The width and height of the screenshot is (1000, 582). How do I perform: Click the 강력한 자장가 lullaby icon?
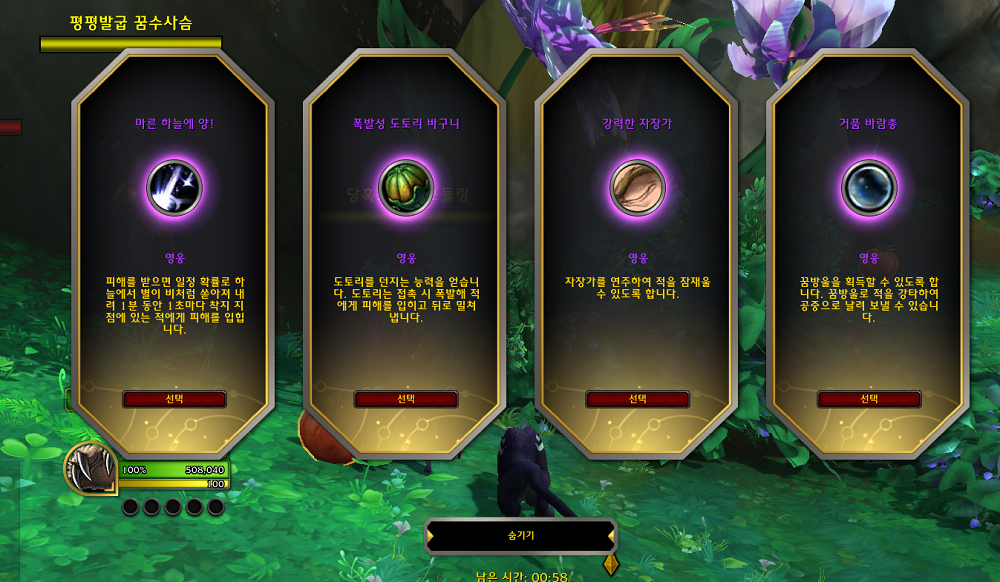[637, 188]
